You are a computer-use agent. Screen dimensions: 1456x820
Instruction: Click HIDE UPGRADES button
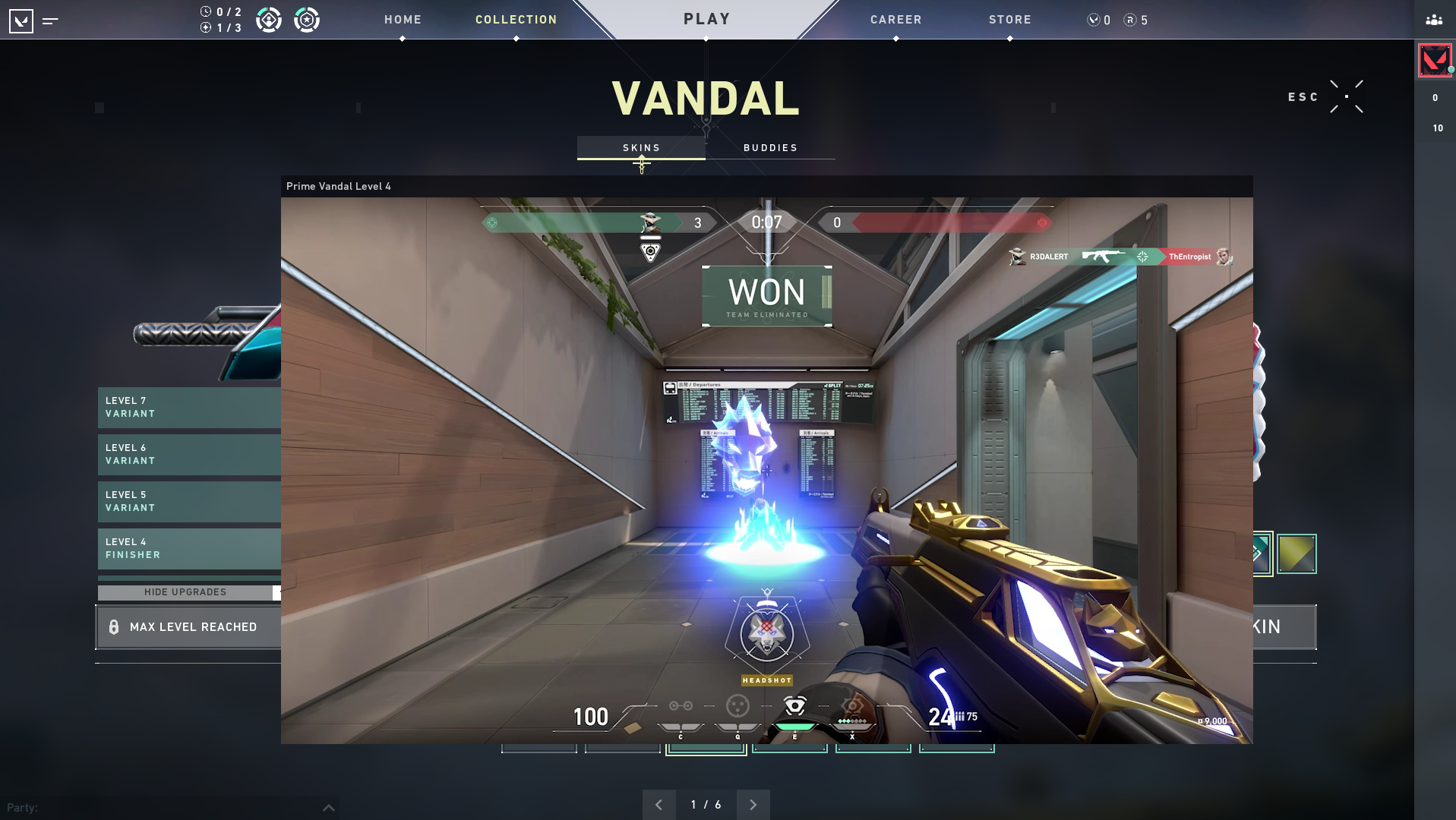point(185,592)
